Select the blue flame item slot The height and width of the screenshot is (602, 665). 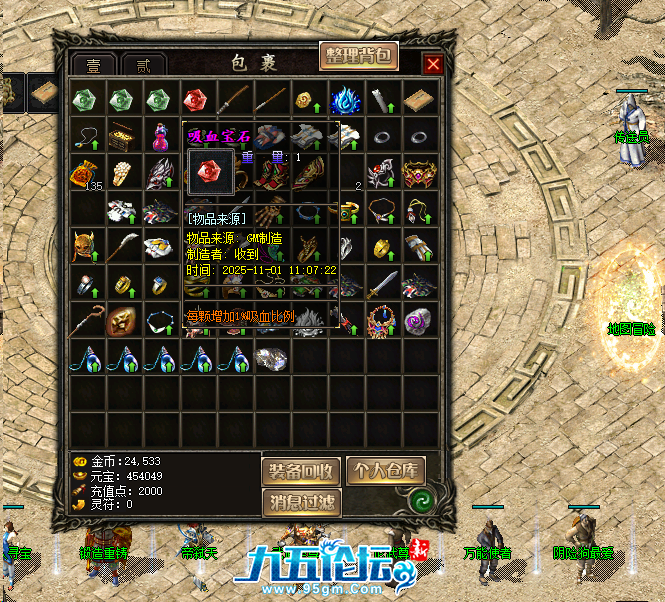pos(345,100)
